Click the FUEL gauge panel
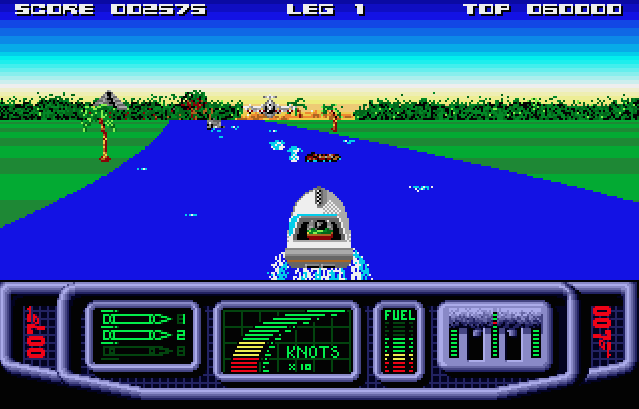639x409 pixels. (x=399, y=341)
